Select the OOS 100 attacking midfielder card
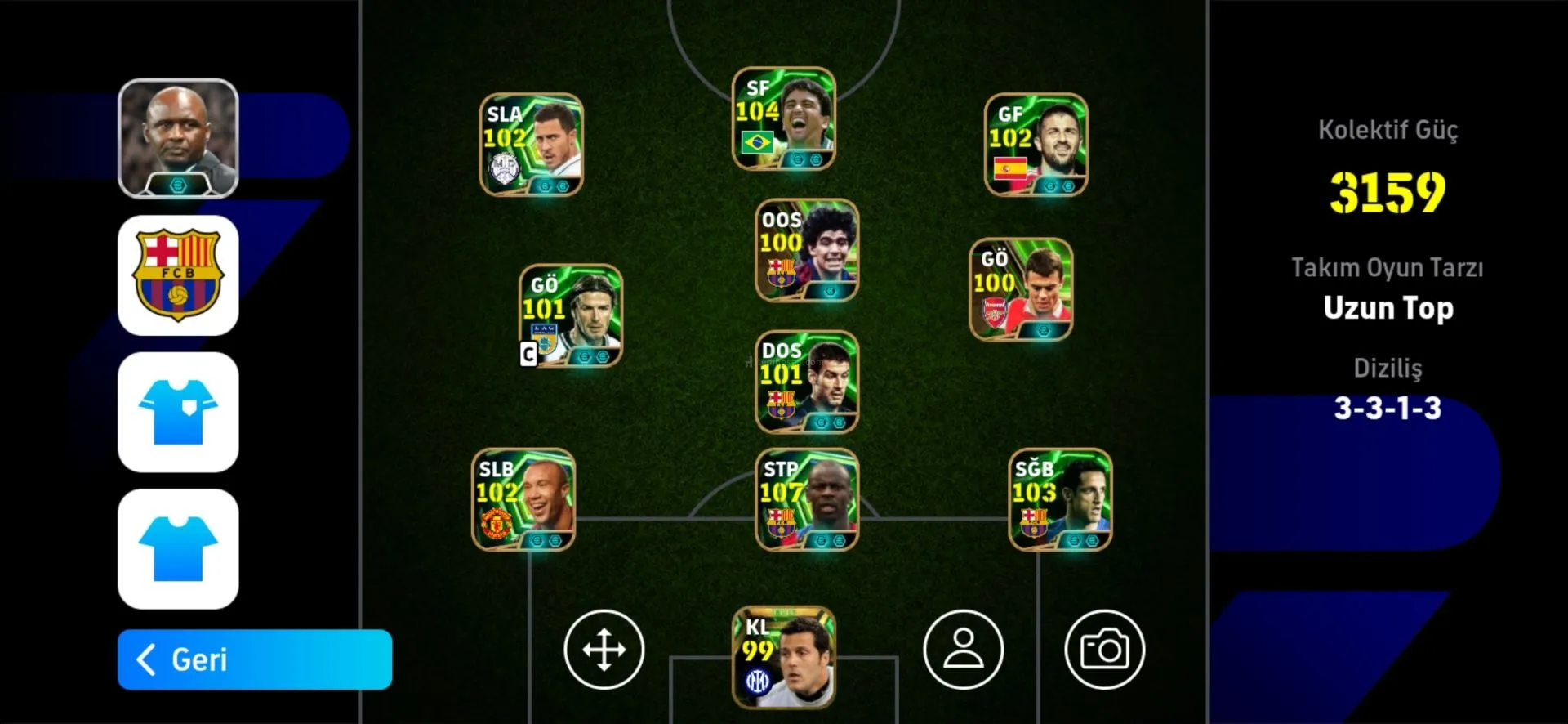Image resolution: width=1568 pixels, height=724 pixels. pyautogui.click(x=807, y=250)
